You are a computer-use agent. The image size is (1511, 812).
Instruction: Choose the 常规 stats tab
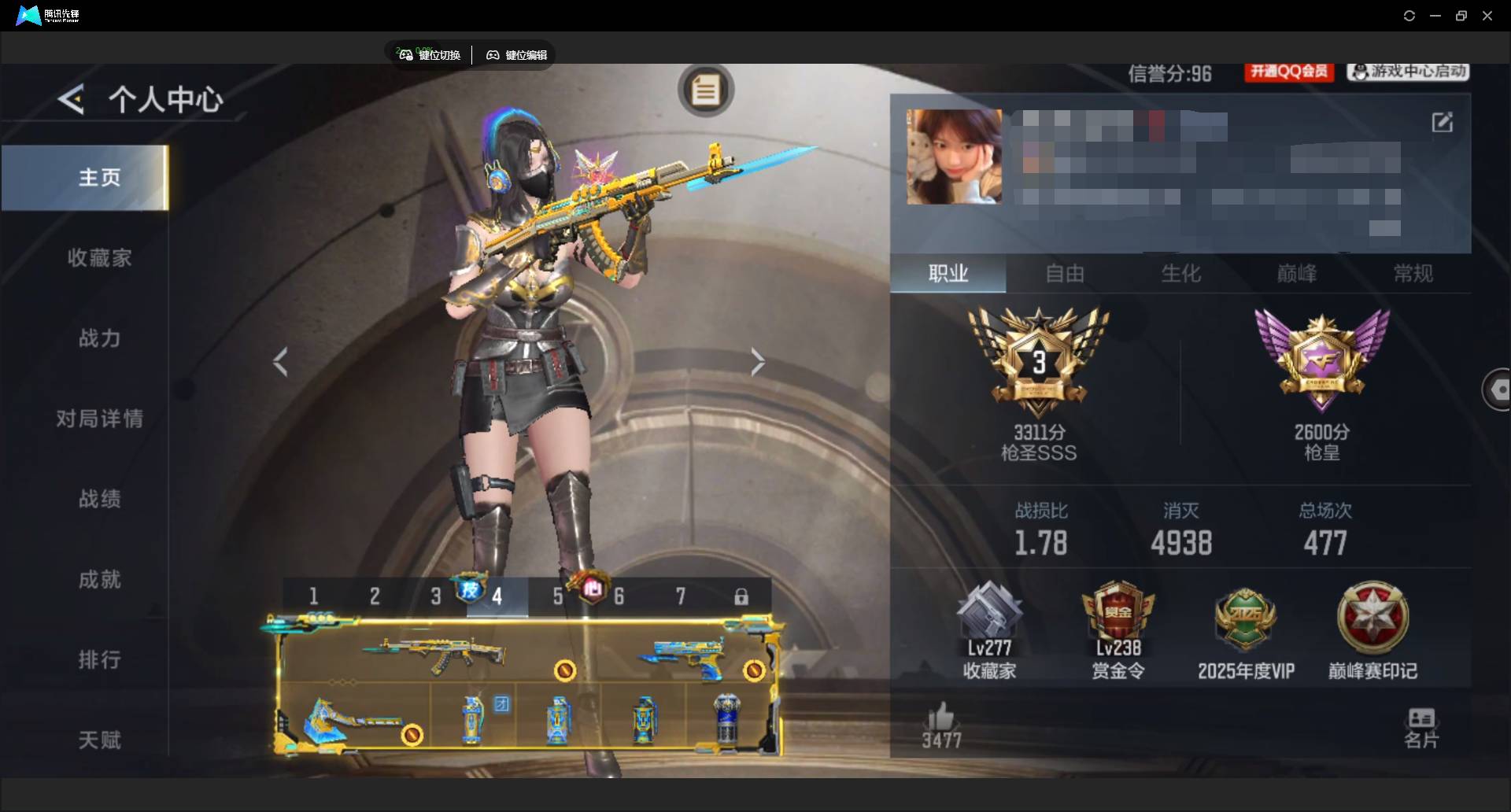point(1413,274)
